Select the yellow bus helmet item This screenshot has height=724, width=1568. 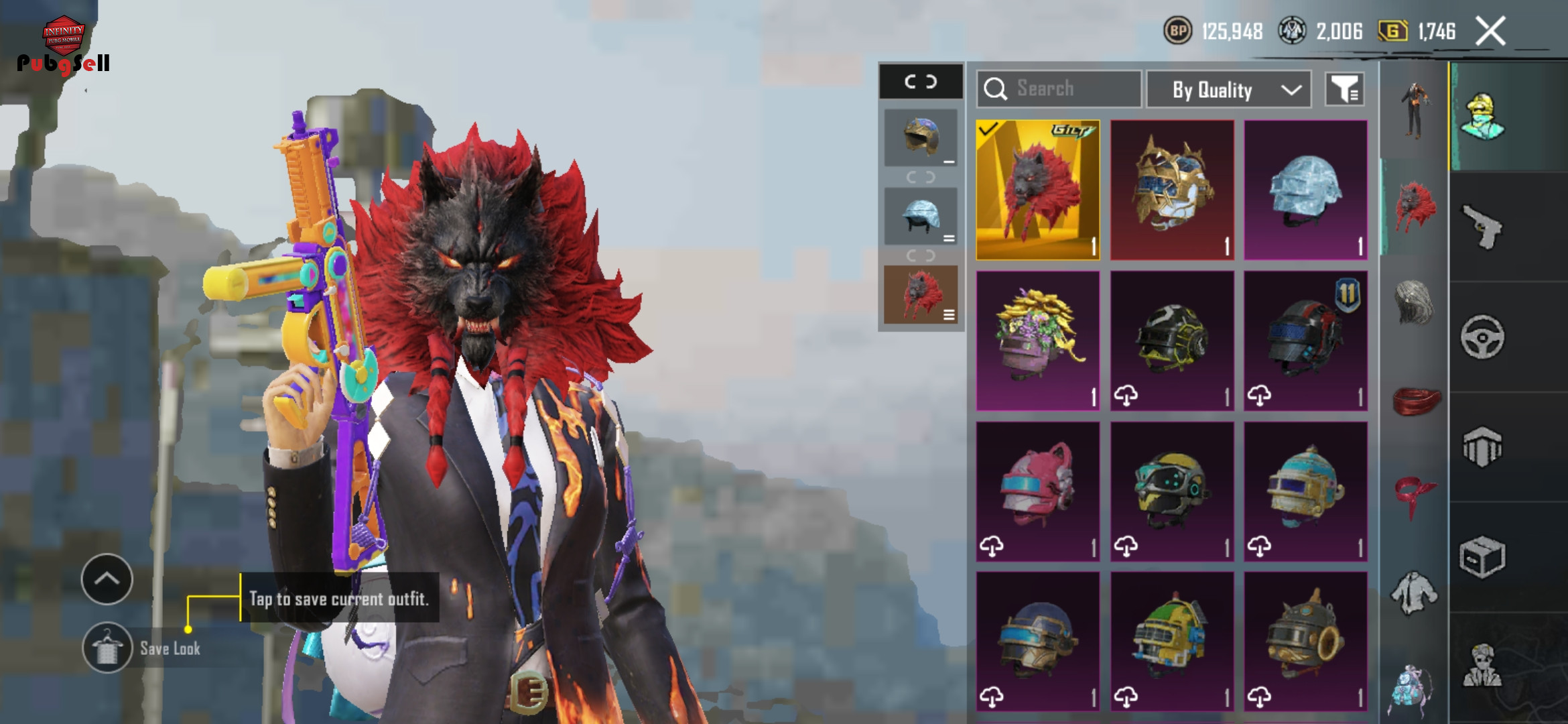(1171, 642)
